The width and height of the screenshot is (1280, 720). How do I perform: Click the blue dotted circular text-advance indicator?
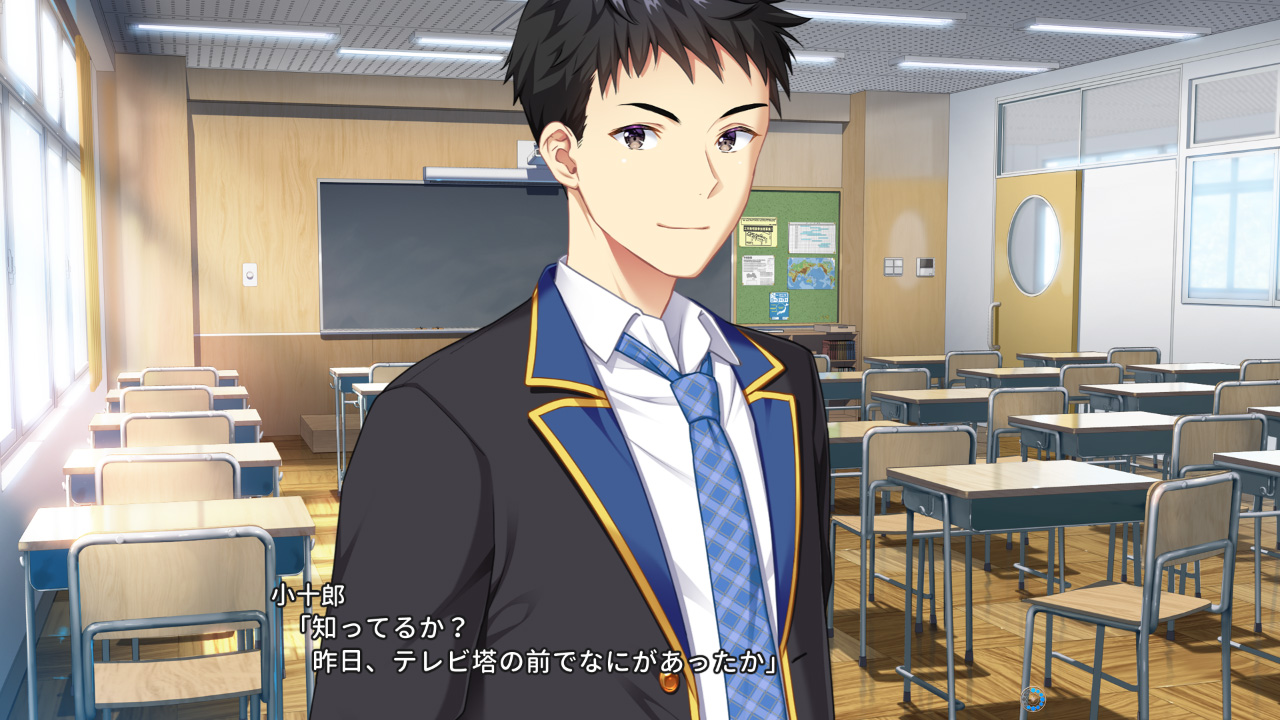[1033, 699]
